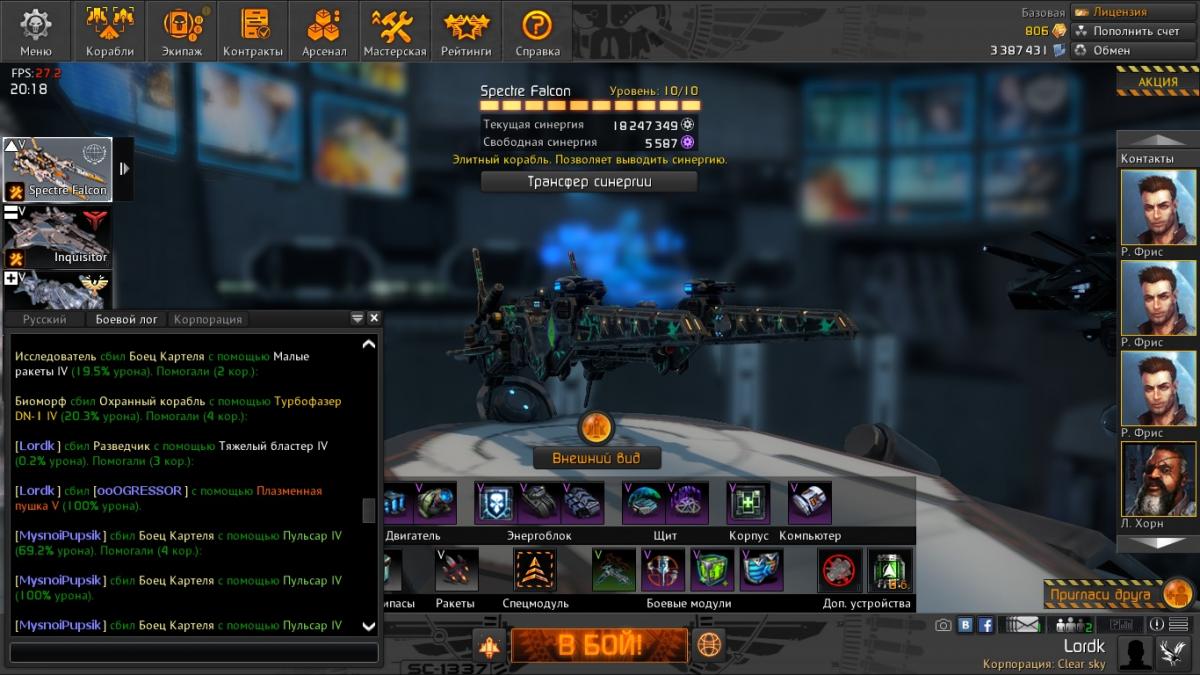Image resolution: width=1200 pixels, height=675 pixels.
Task: Open the Мастерская workshop
Action: pyautogui.click(x=395, y=31)
